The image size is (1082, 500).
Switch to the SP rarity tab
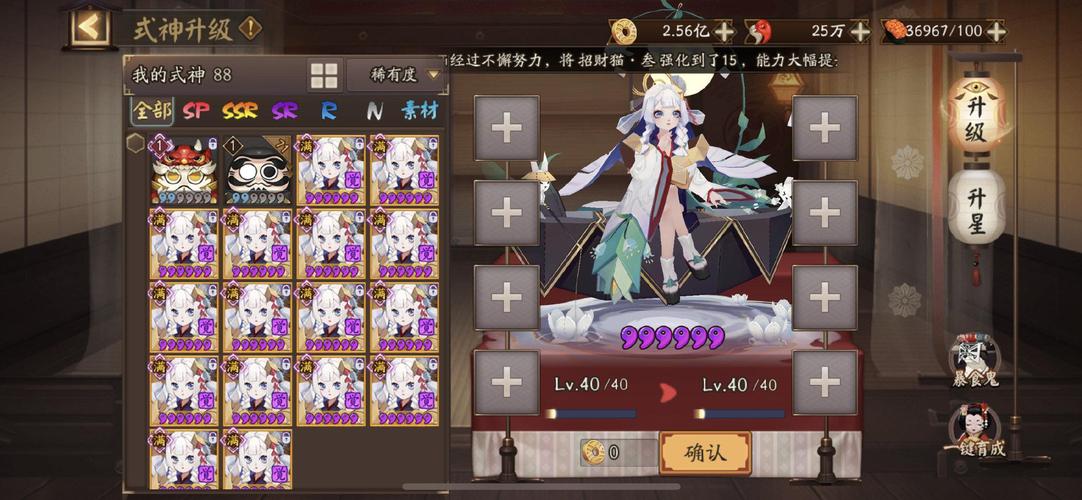pyautogui.click(x=197, y=110)
